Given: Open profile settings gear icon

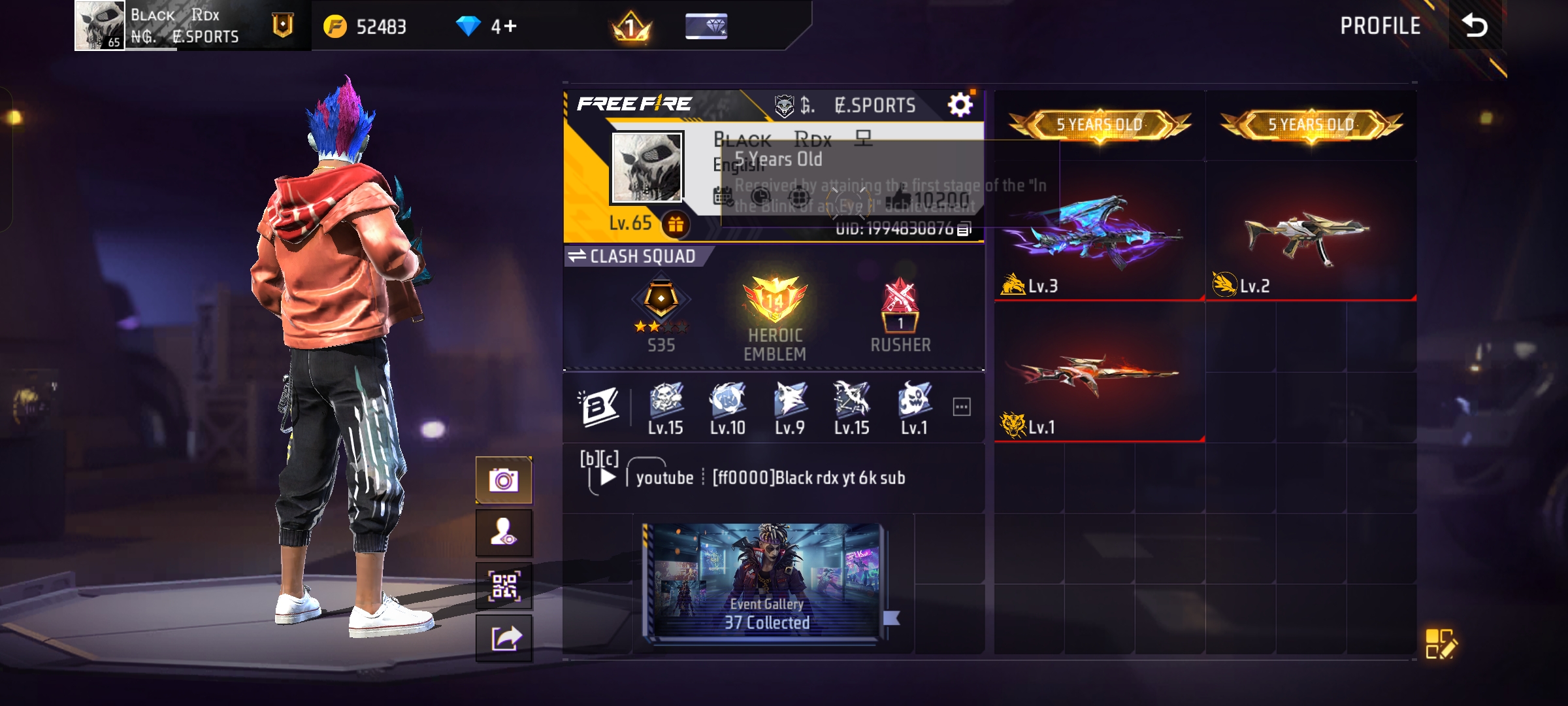Looking at the screenshot, I should click(x=960, y=105).
